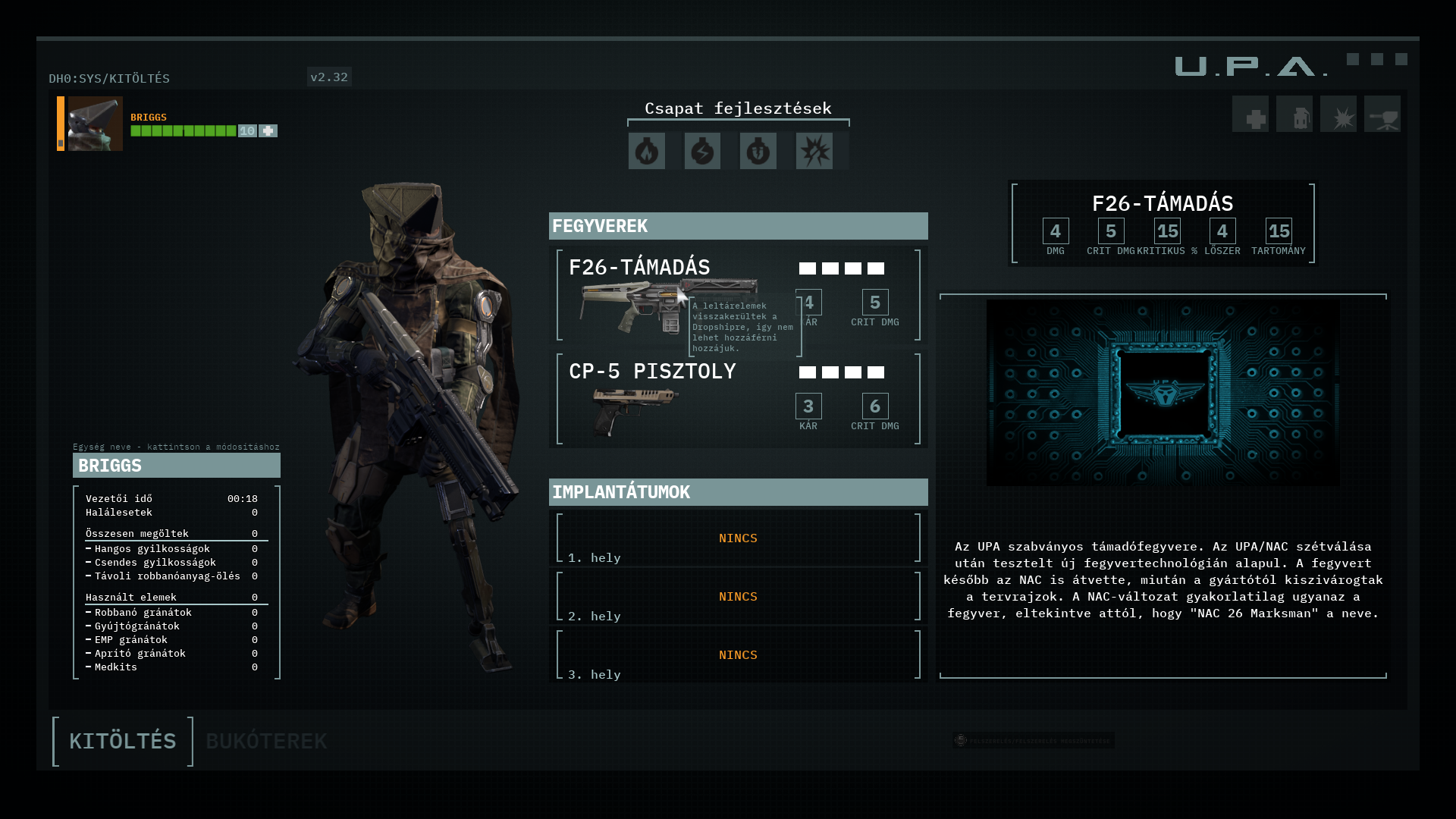
Task: Edit the BRIGGS unit name field
Action: pos(177,466)
